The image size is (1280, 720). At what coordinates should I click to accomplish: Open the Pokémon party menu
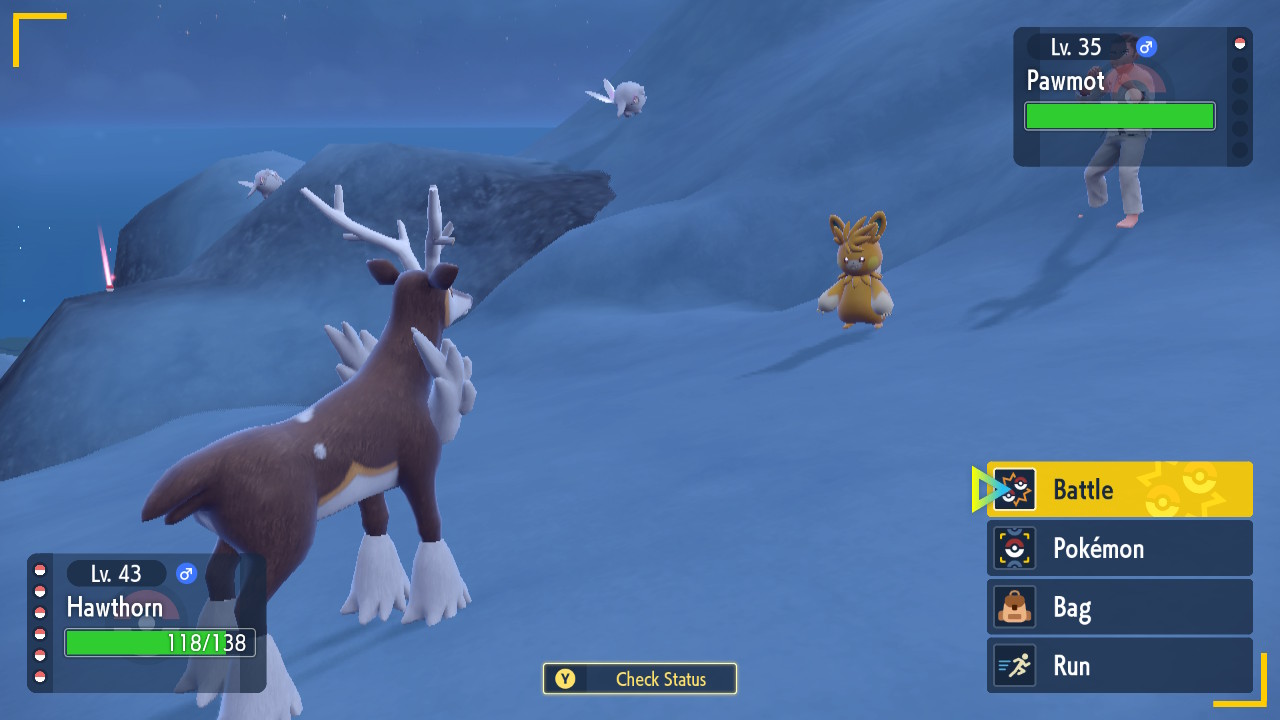click(x=1119, y=548)
